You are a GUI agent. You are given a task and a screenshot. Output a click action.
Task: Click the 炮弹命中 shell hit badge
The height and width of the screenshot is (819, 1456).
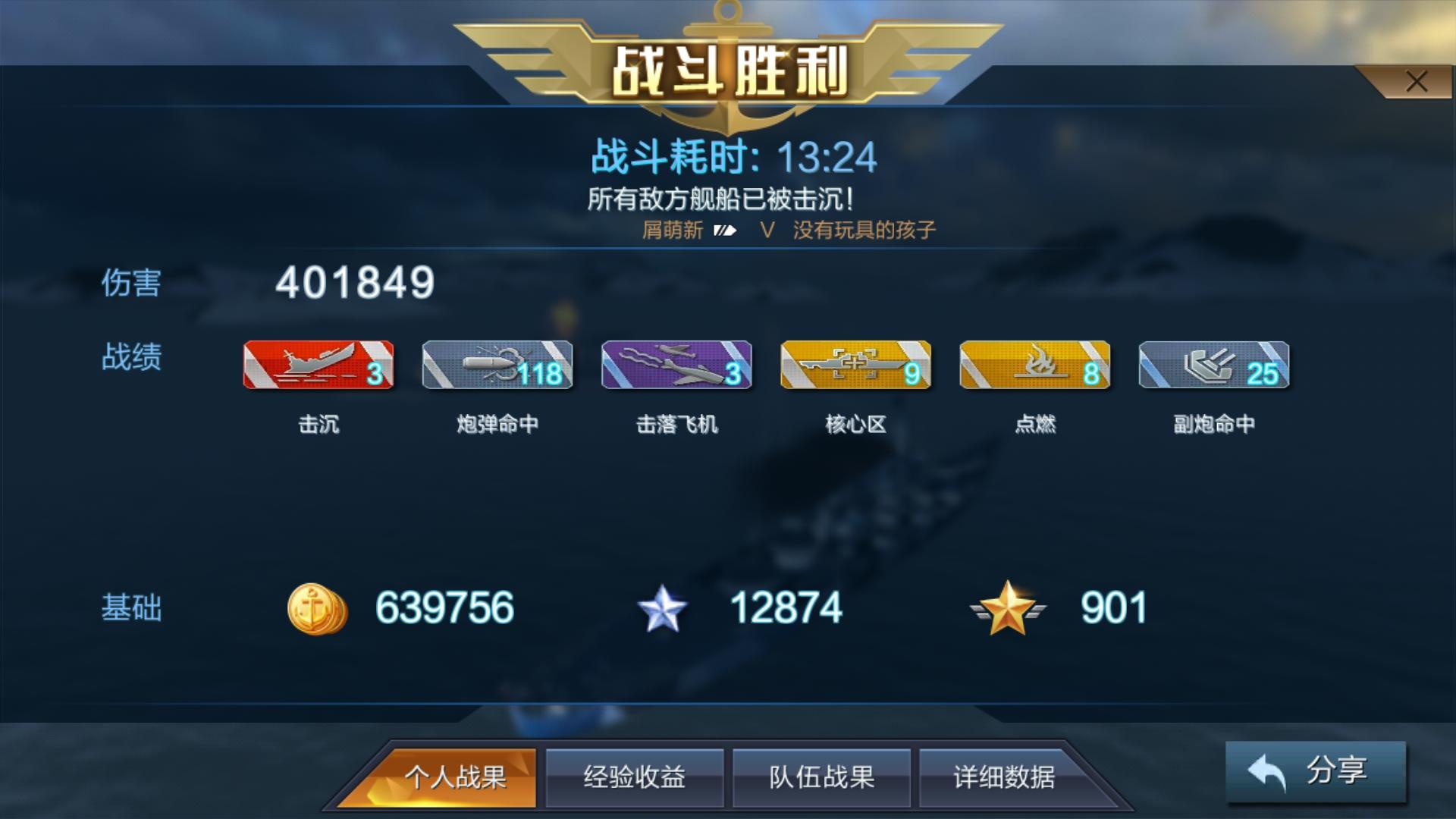click(x=497, y=365)
